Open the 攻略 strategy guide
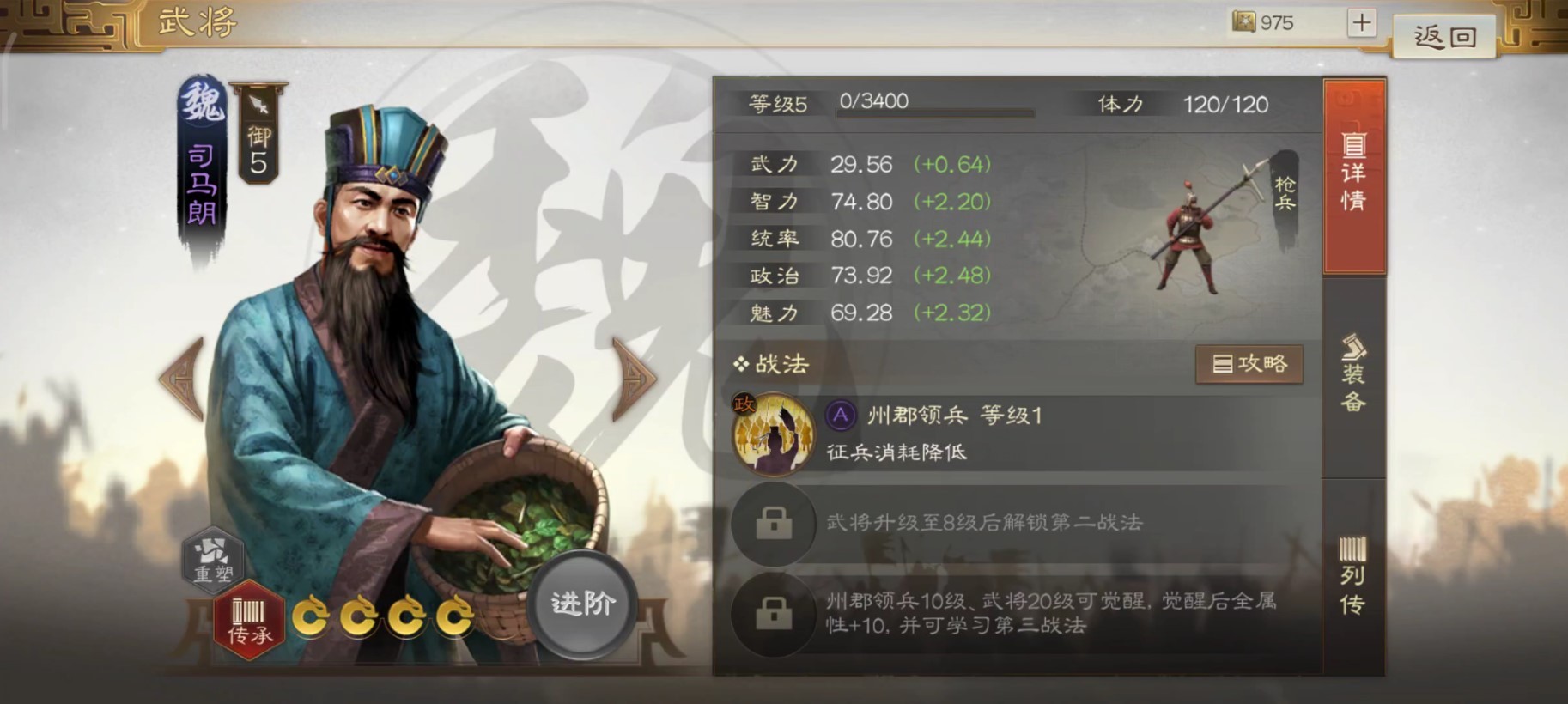Image resolution: width=1568 pixels, height=704 pixels. [x=1249, y=363]
